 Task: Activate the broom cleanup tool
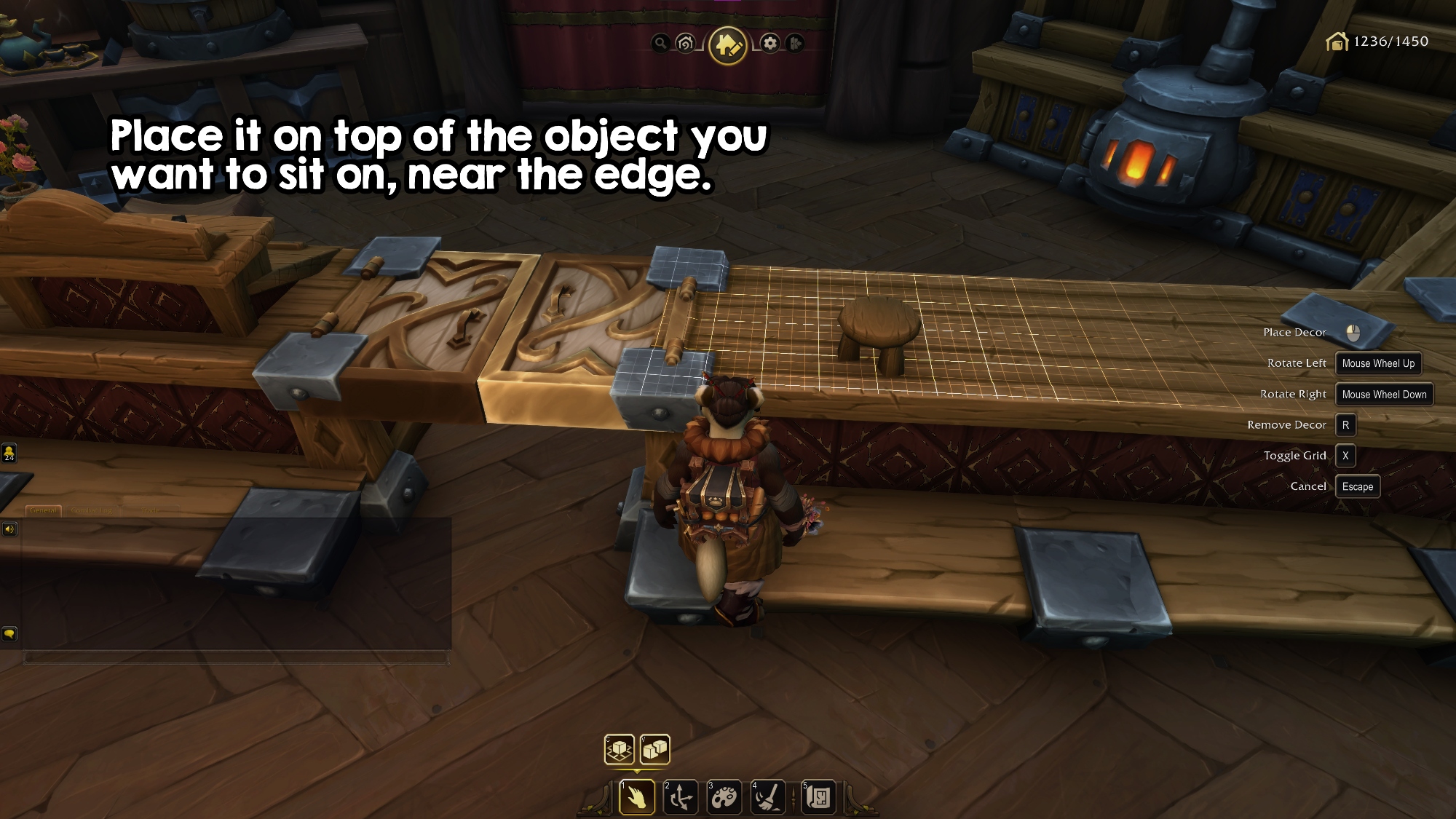coord(769,798)
